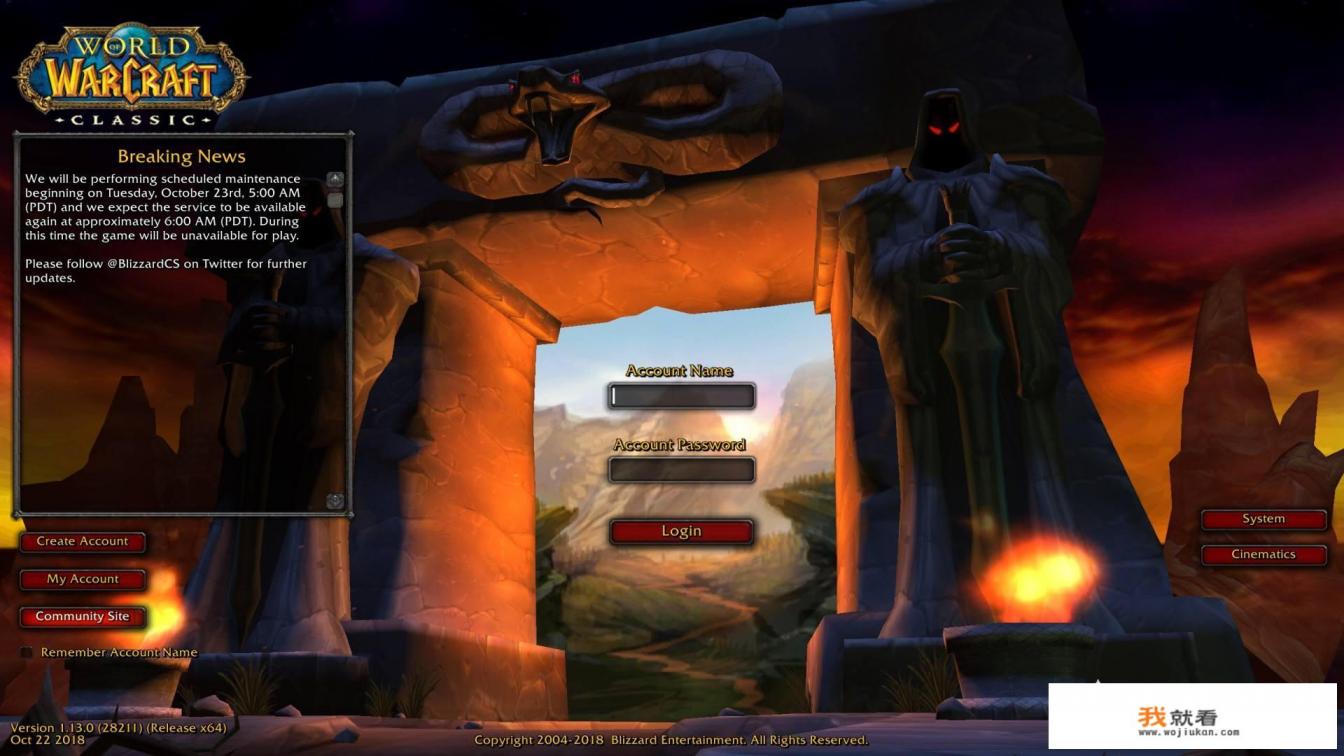Image resolution: width=1344 pixels, height=756 pixels.
Task: Toggle Remember Account Name checkbox
Action: (x=27, y=653)
